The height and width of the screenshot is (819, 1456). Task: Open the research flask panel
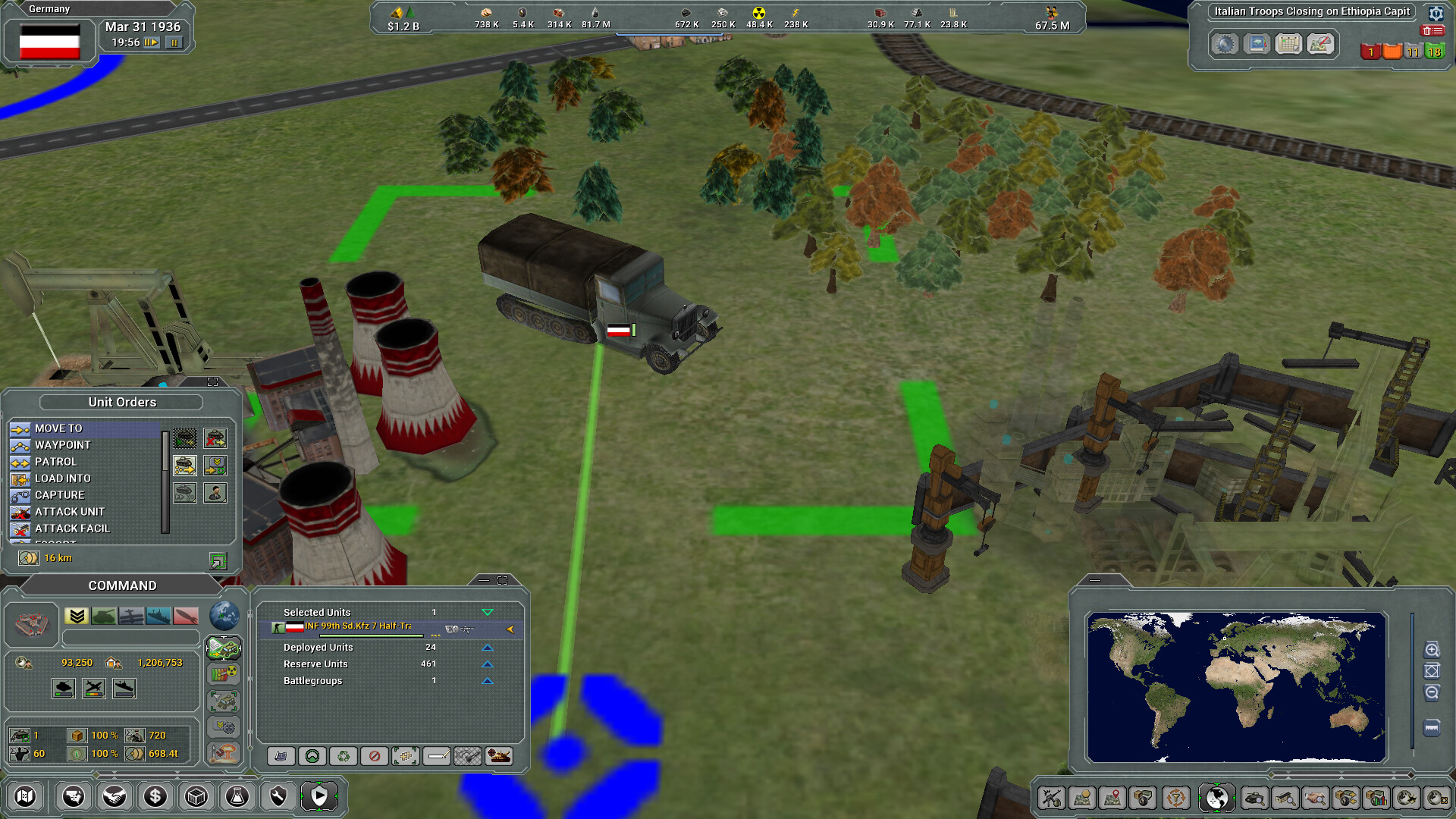237,796
